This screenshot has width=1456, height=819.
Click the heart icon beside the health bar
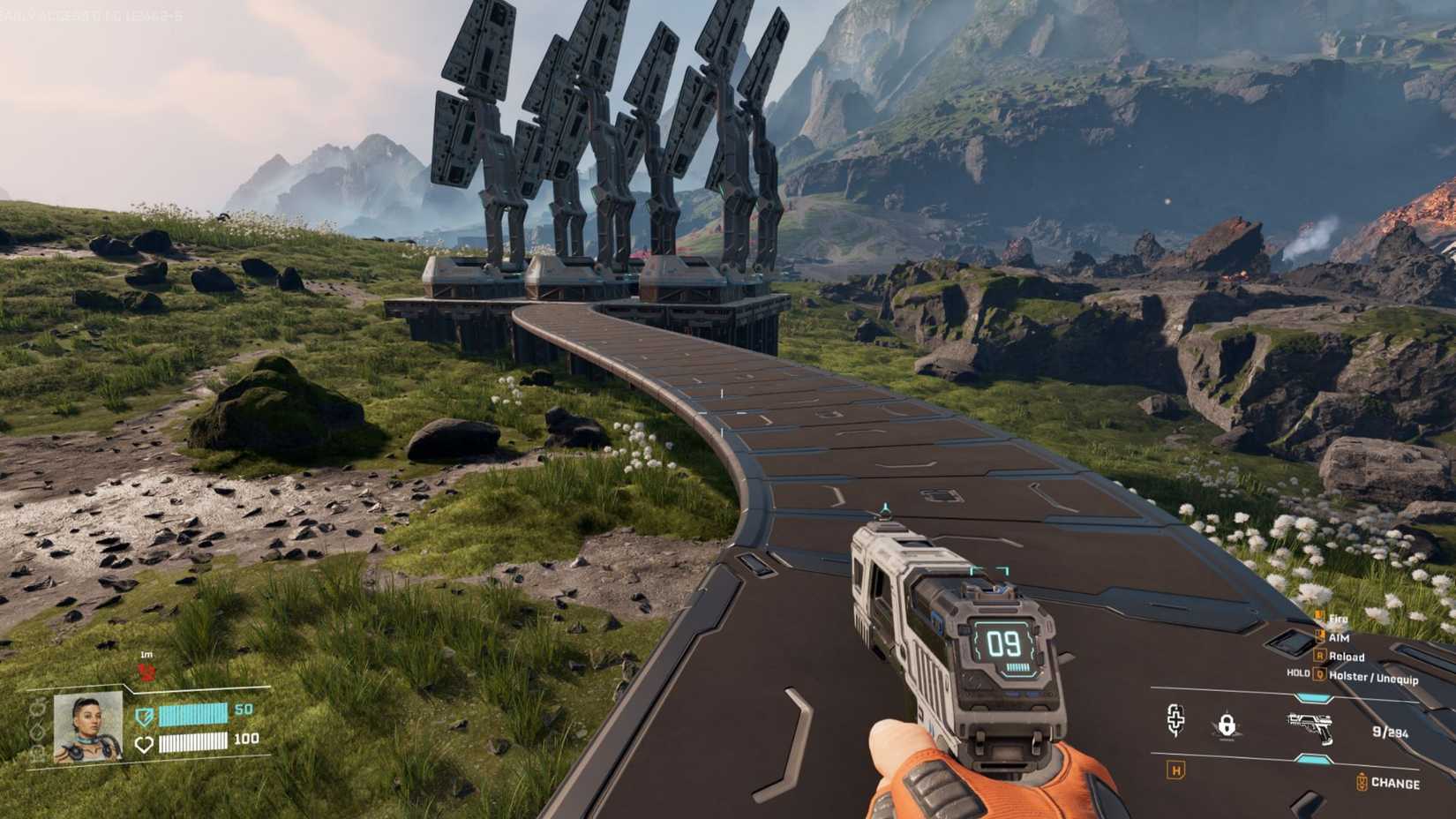tap(145, 743)
